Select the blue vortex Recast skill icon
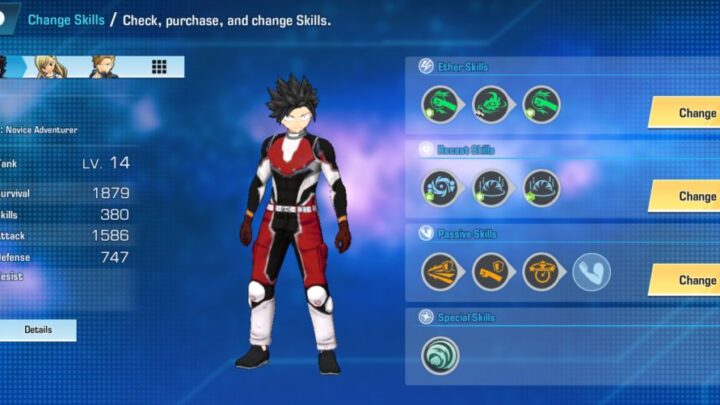This screenshot has height=405, width=720. click(440, 188)
